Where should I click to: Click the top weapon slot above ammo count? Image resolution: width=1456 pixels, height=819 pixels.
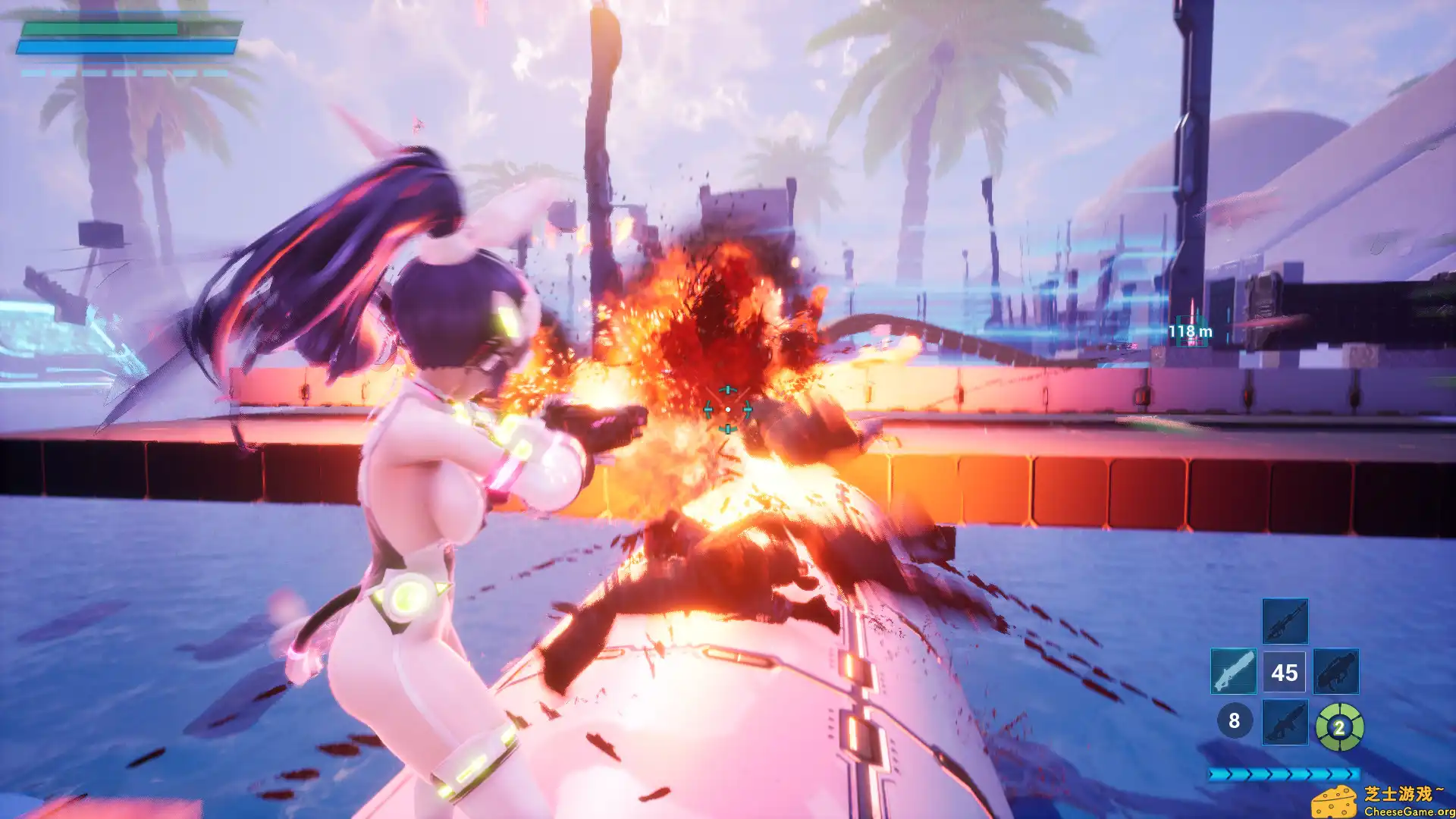1285,621
